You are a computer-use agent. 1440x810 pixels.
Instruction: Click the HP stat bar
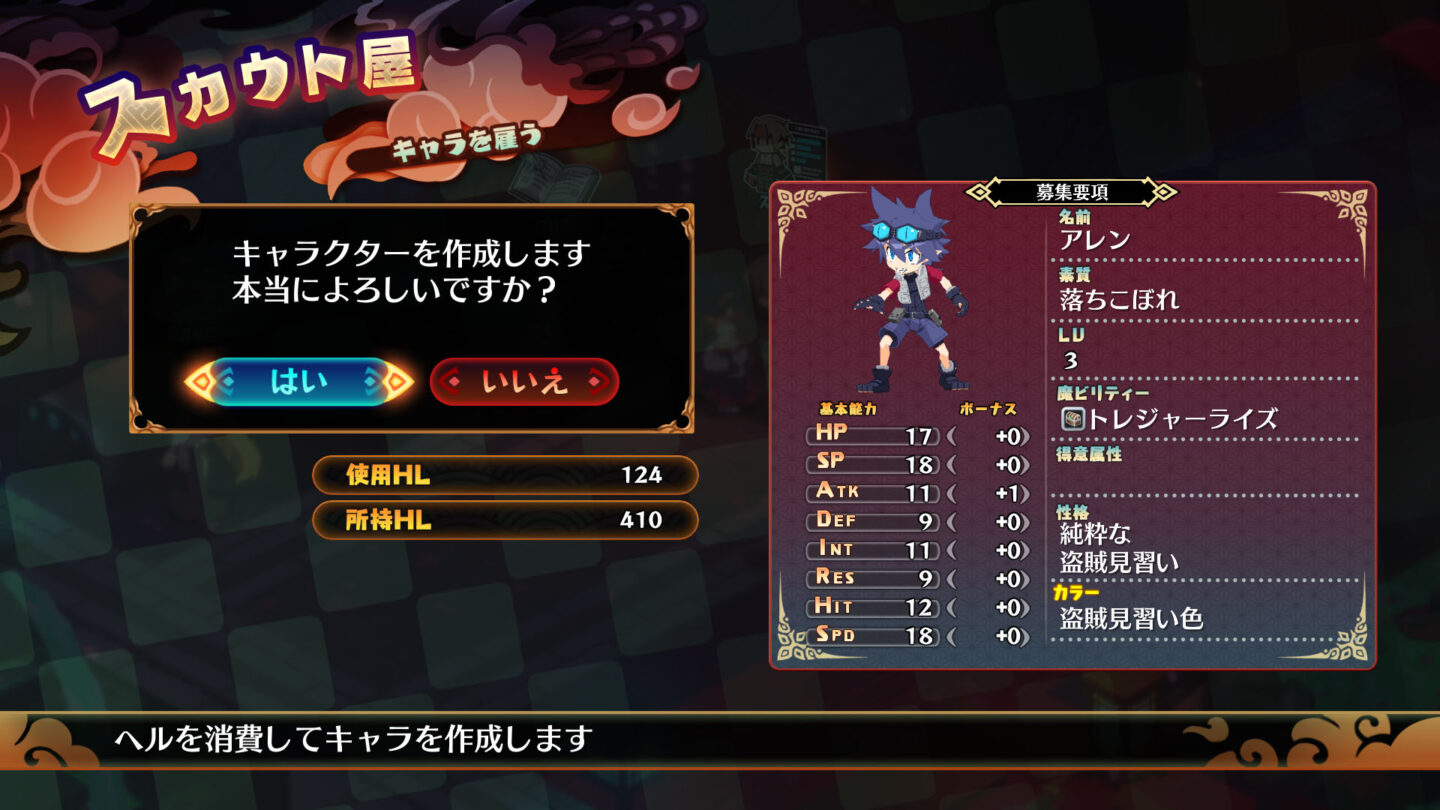870,435
